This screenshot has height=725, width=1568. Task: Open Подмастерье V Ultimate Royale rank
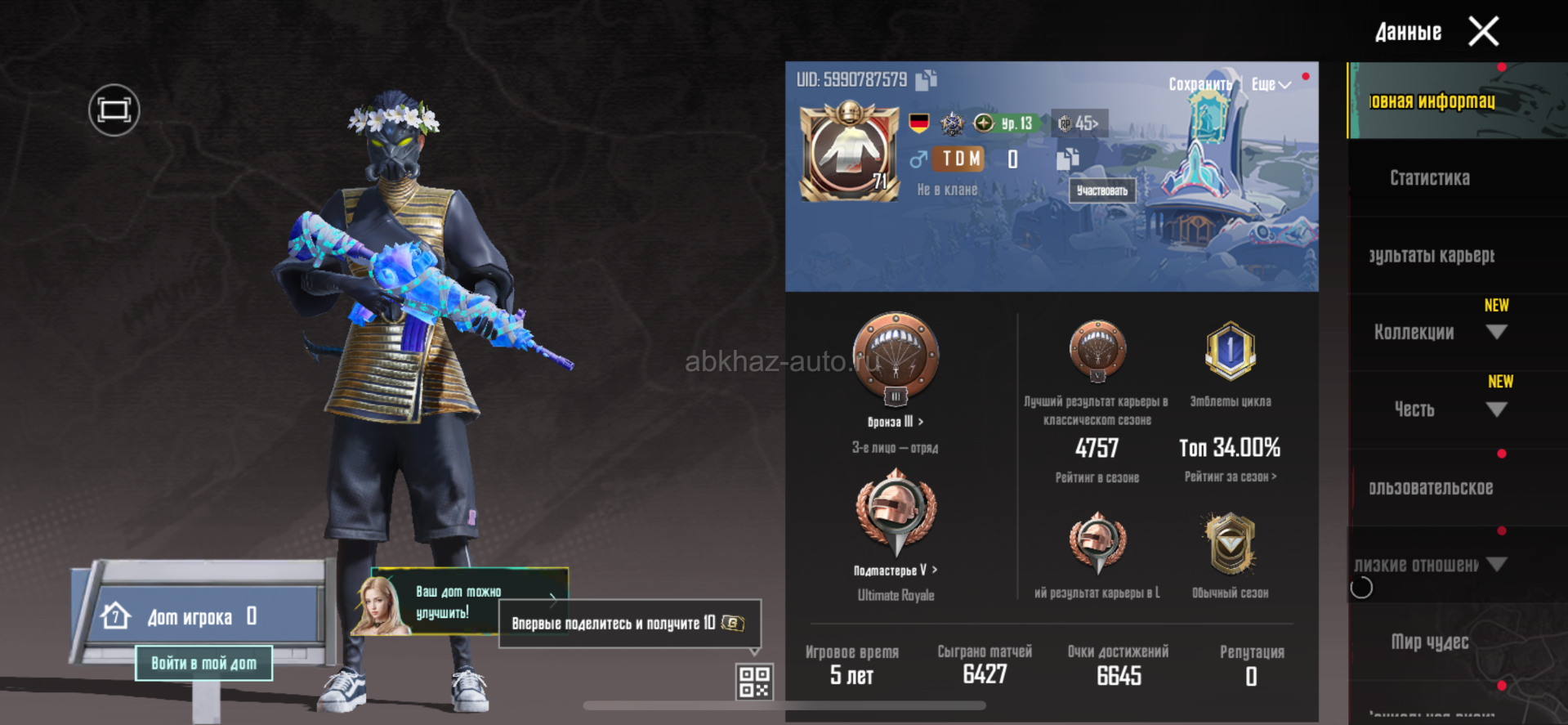[896, 571]
